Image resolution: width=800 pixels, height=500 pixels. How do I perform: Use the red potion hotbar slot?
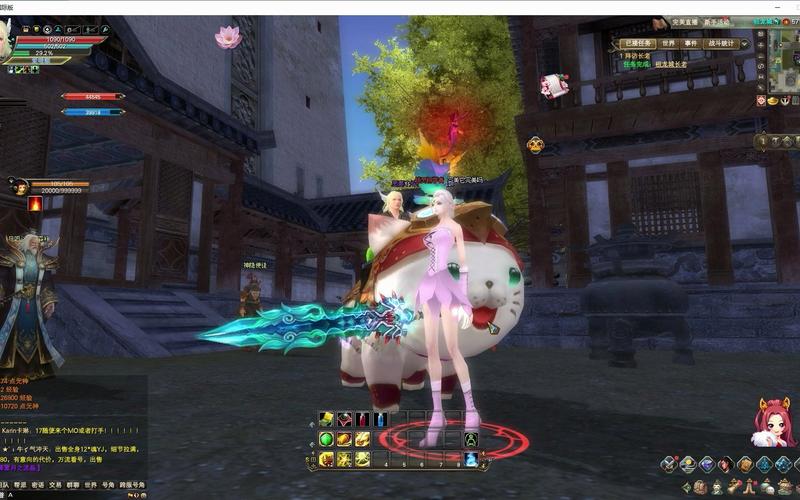pos(362,420)
